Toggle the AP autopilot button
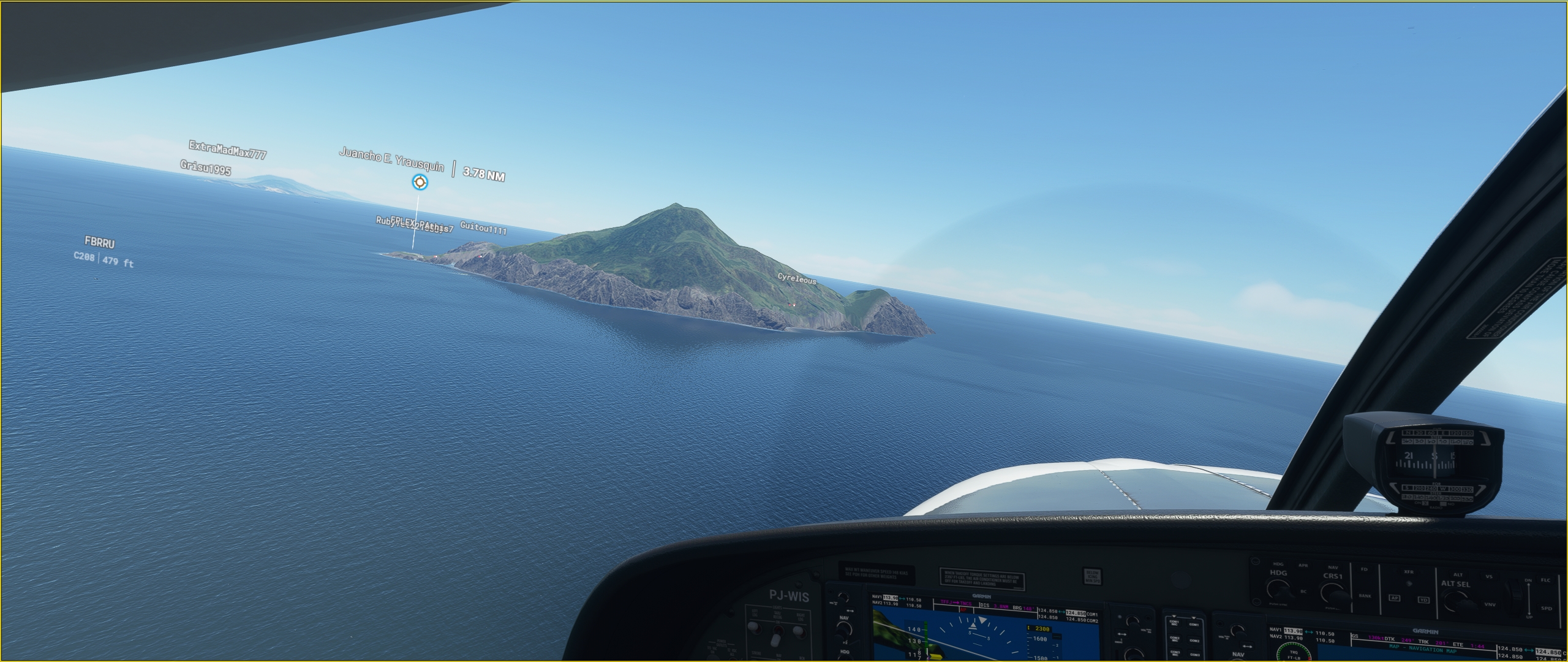 click(x=1395, y=599)
